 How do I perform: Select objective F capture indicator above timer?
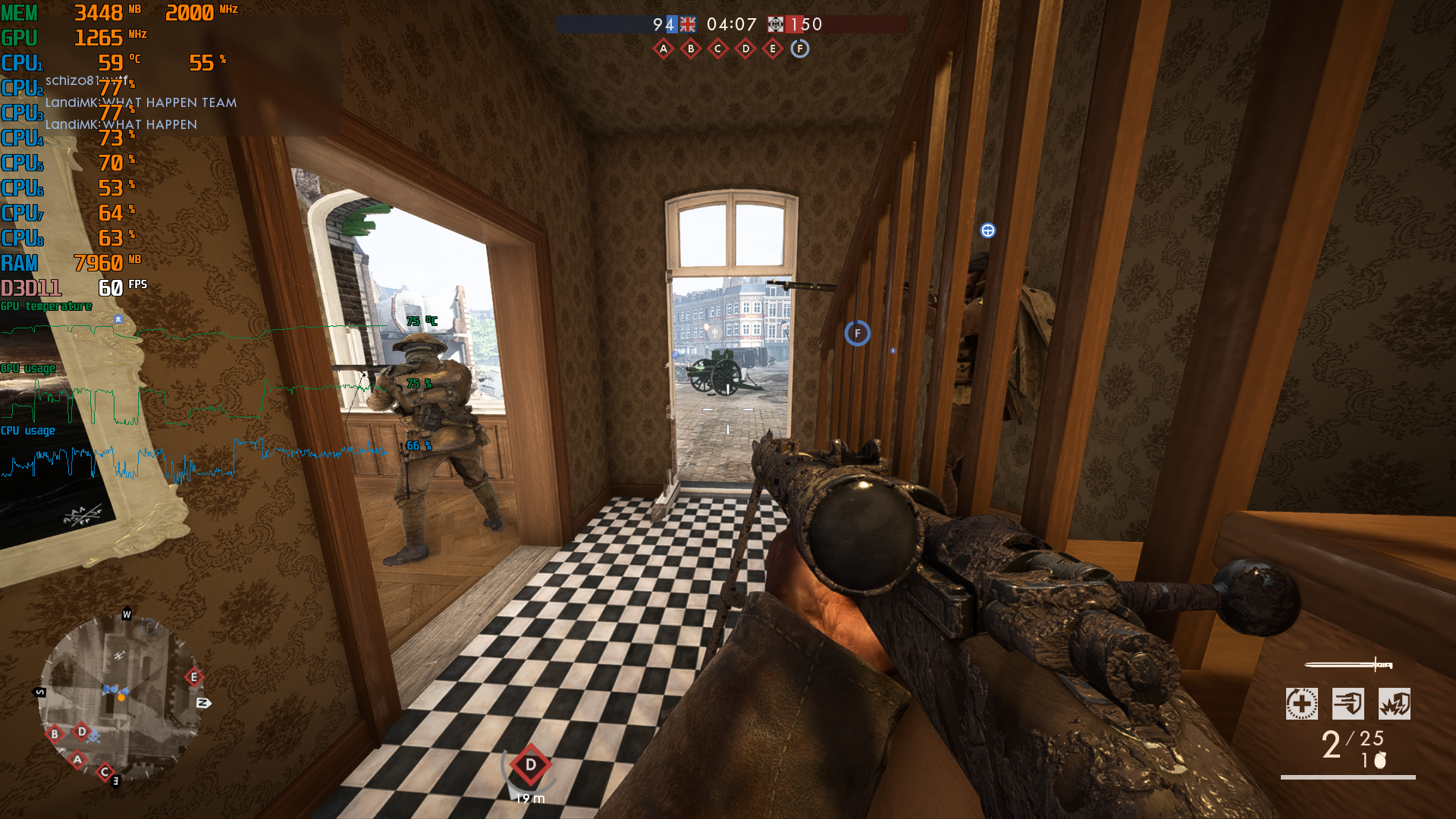coord(799,48)
